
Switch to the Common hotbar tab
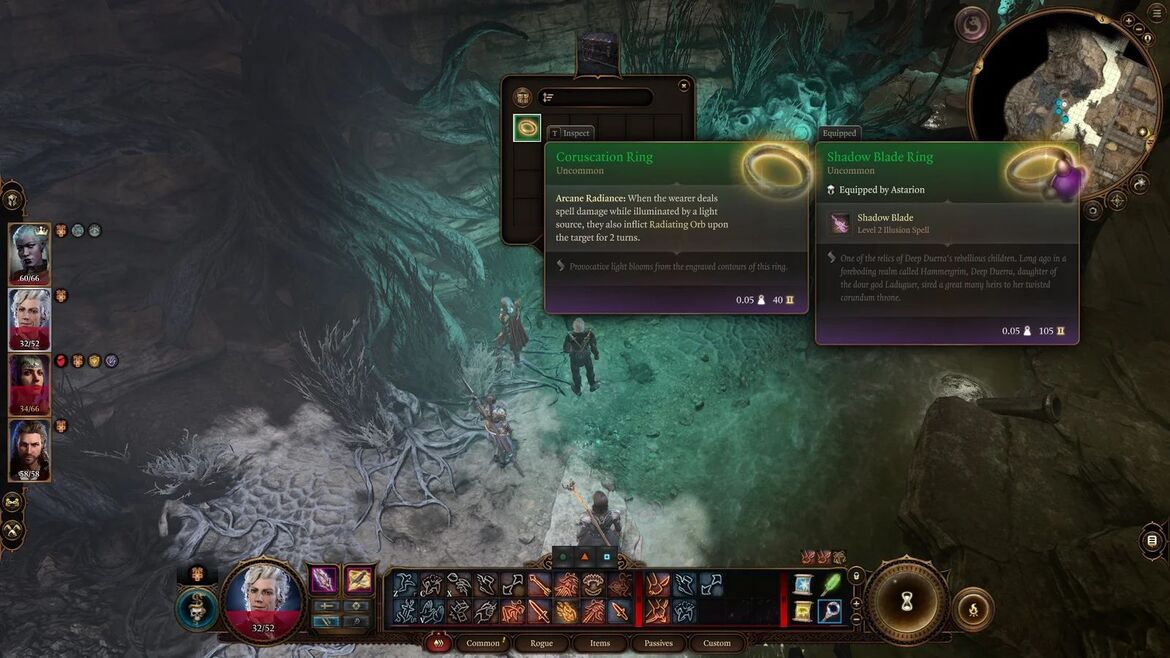(x=483, y=643)
